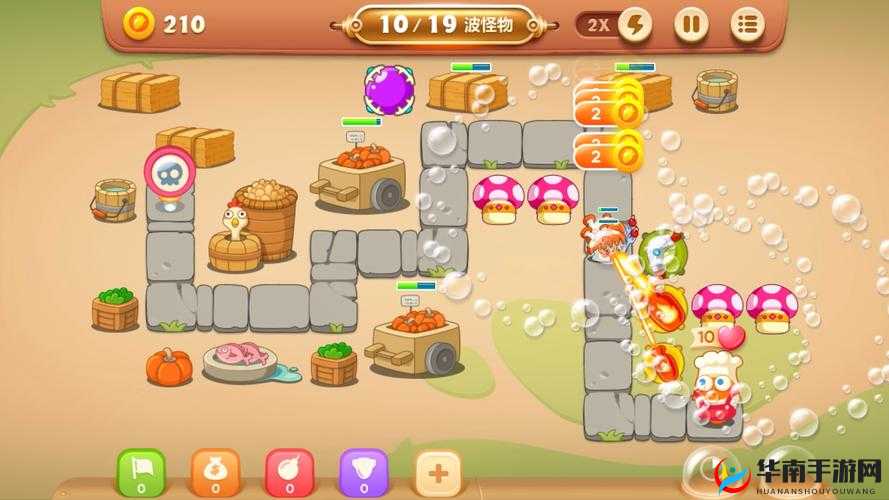Use the orange money bag item

point(215,472)
